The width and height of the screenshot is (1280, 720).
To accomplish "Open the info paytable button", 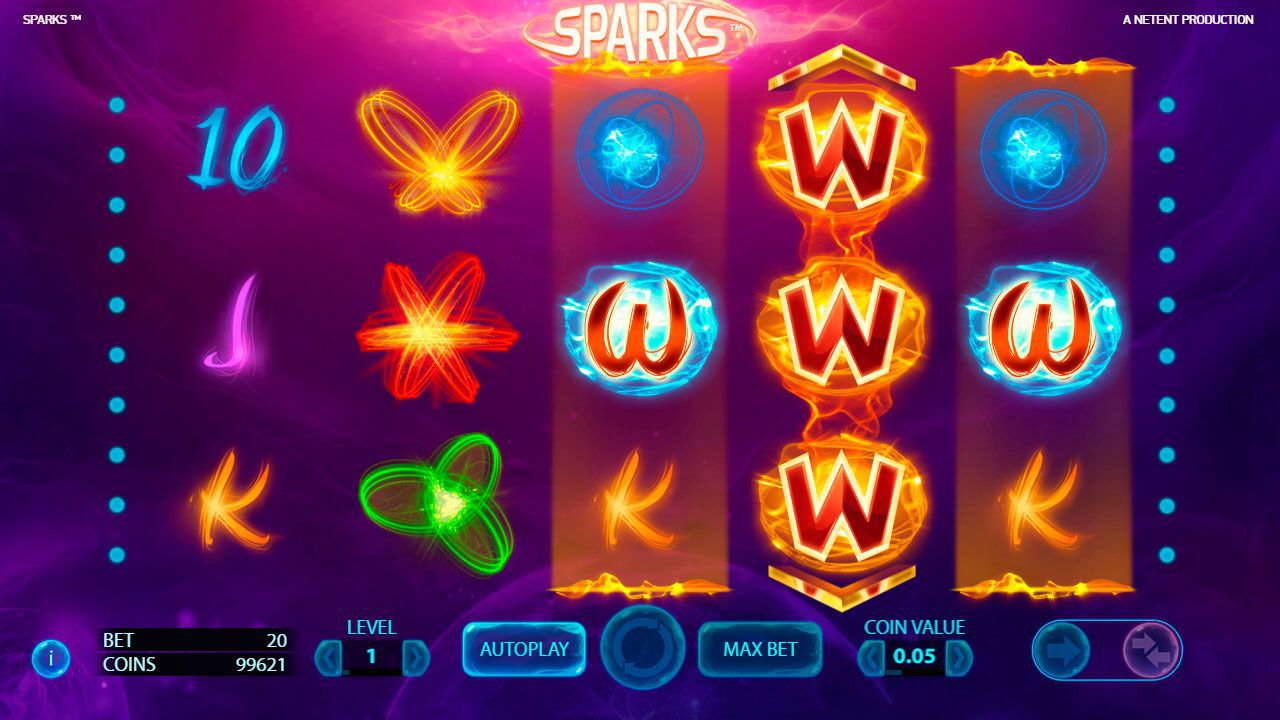I will click(x=50, y=657).
